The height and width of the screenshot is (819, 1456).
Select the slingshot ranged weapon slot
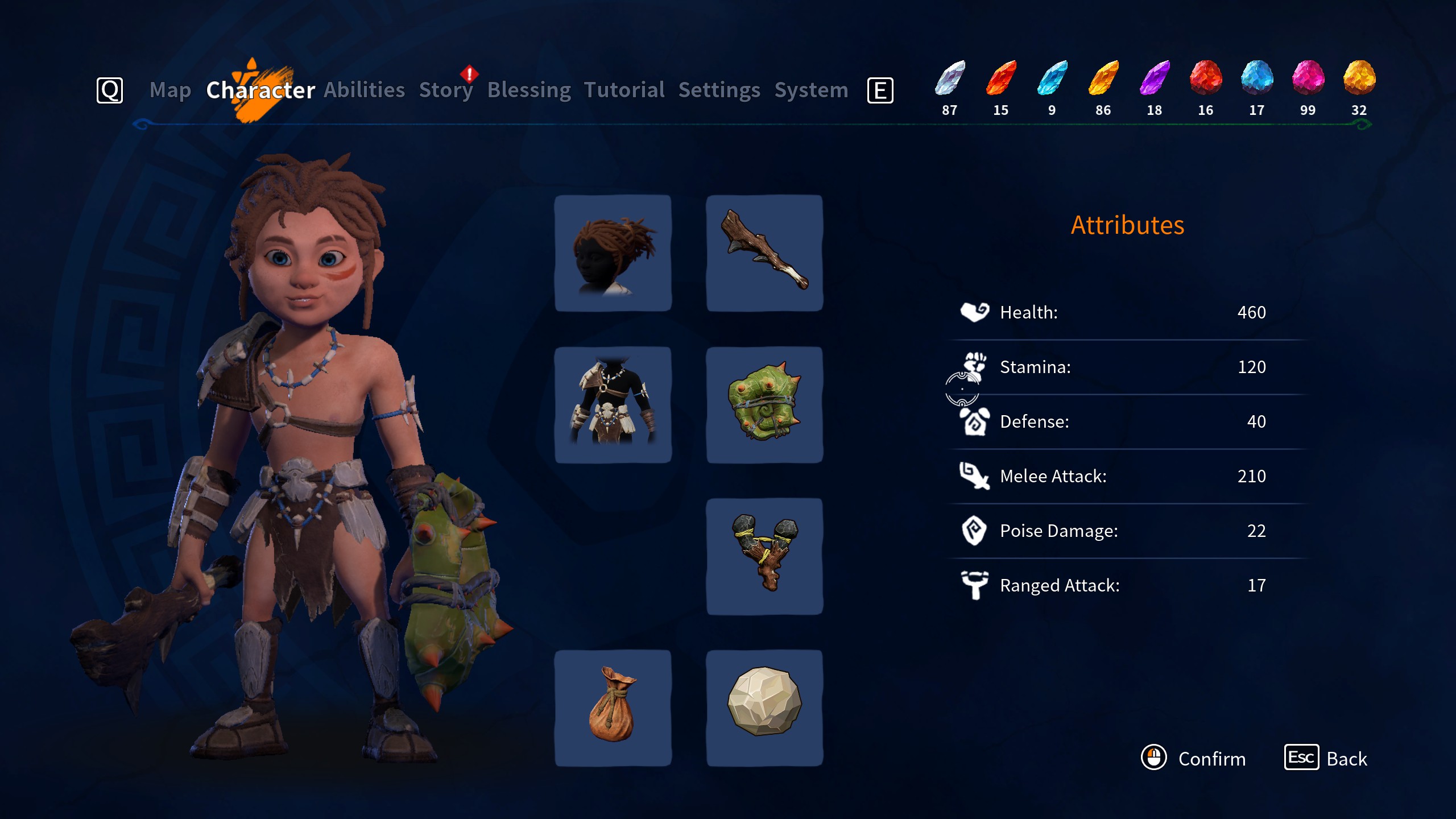[x=764, y=556]
